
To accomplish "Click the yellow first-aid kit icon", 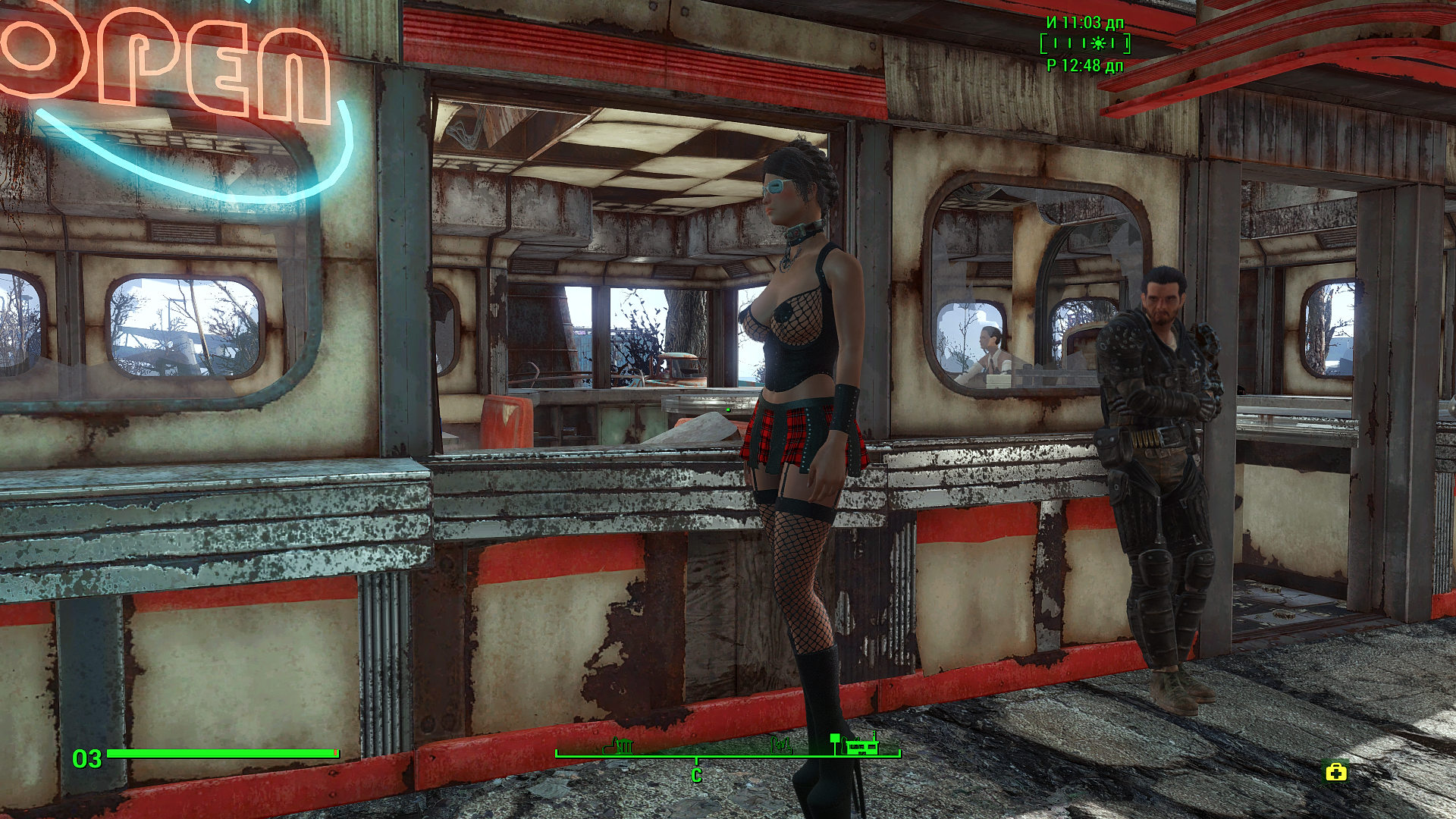I will click(1335, 773).
